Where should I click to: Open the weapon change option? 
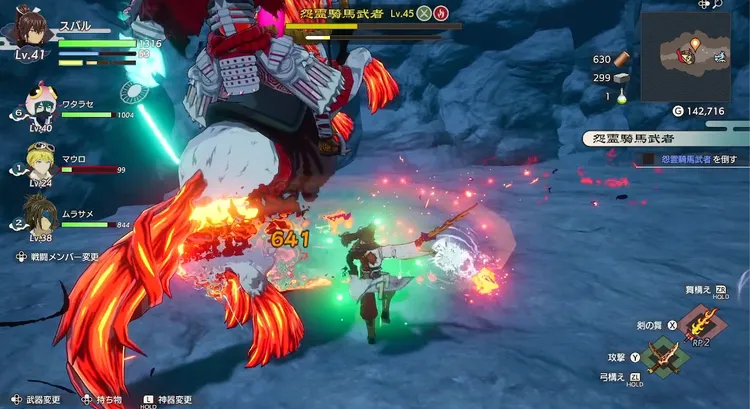tap(38, 399)
